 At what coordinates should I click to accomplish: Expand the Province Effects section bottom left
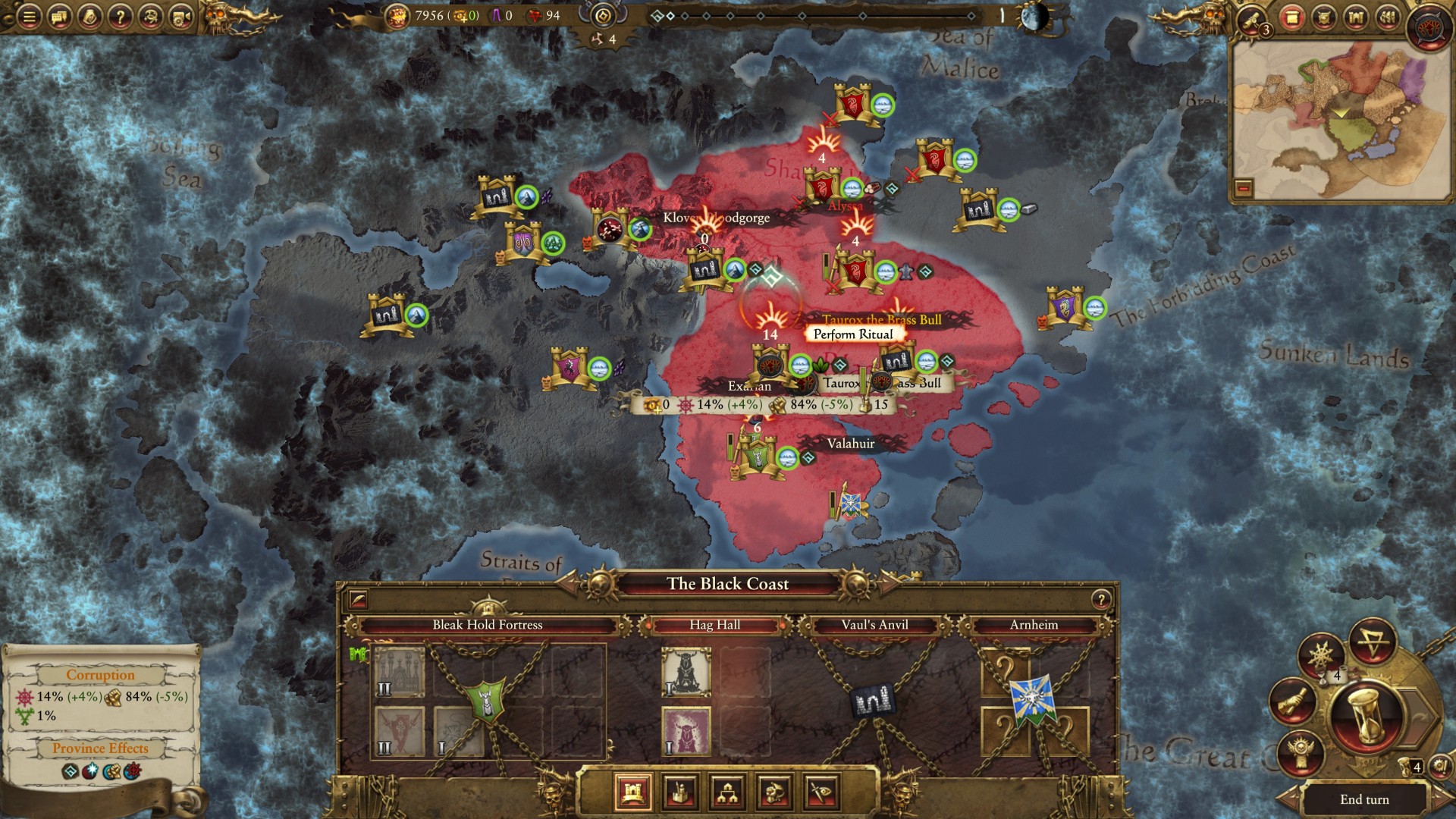pos(99,748)
